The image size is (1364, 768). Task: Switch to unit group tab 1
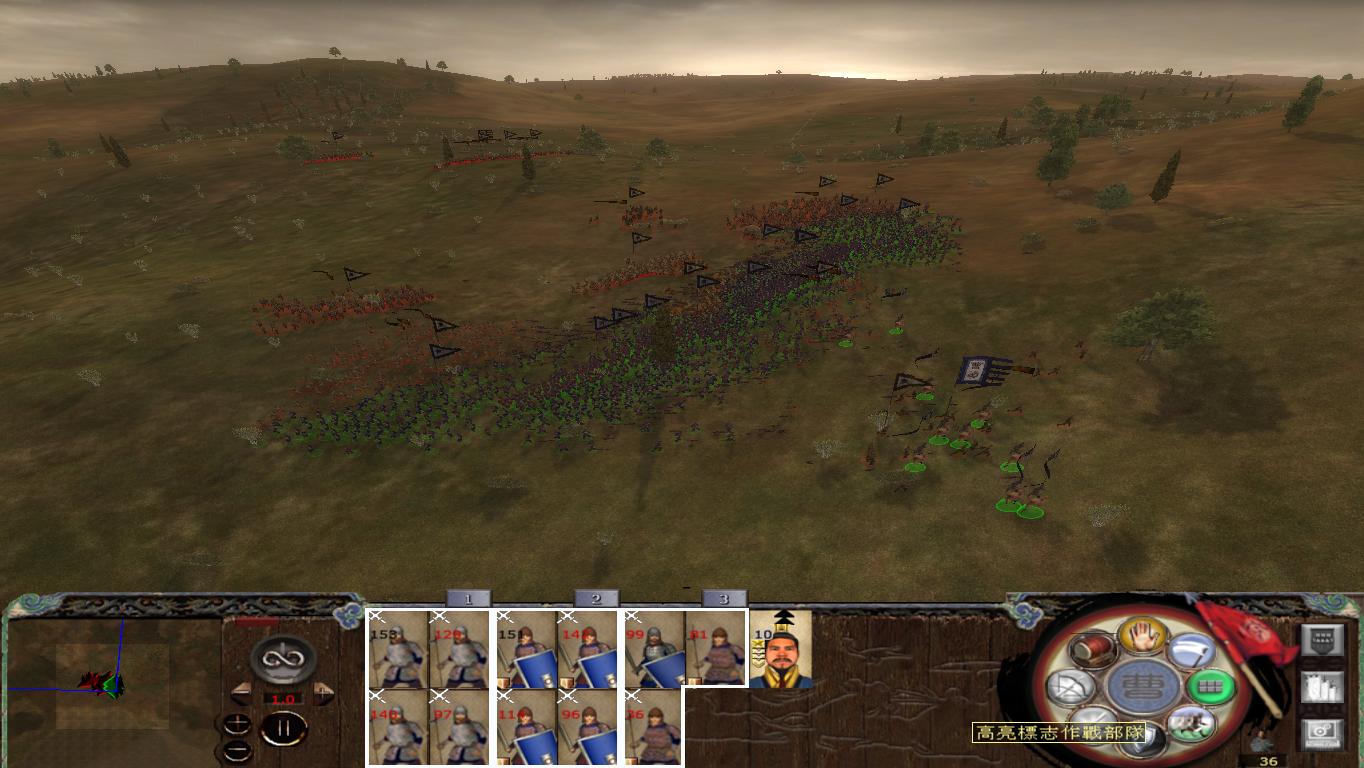point(468,597)
